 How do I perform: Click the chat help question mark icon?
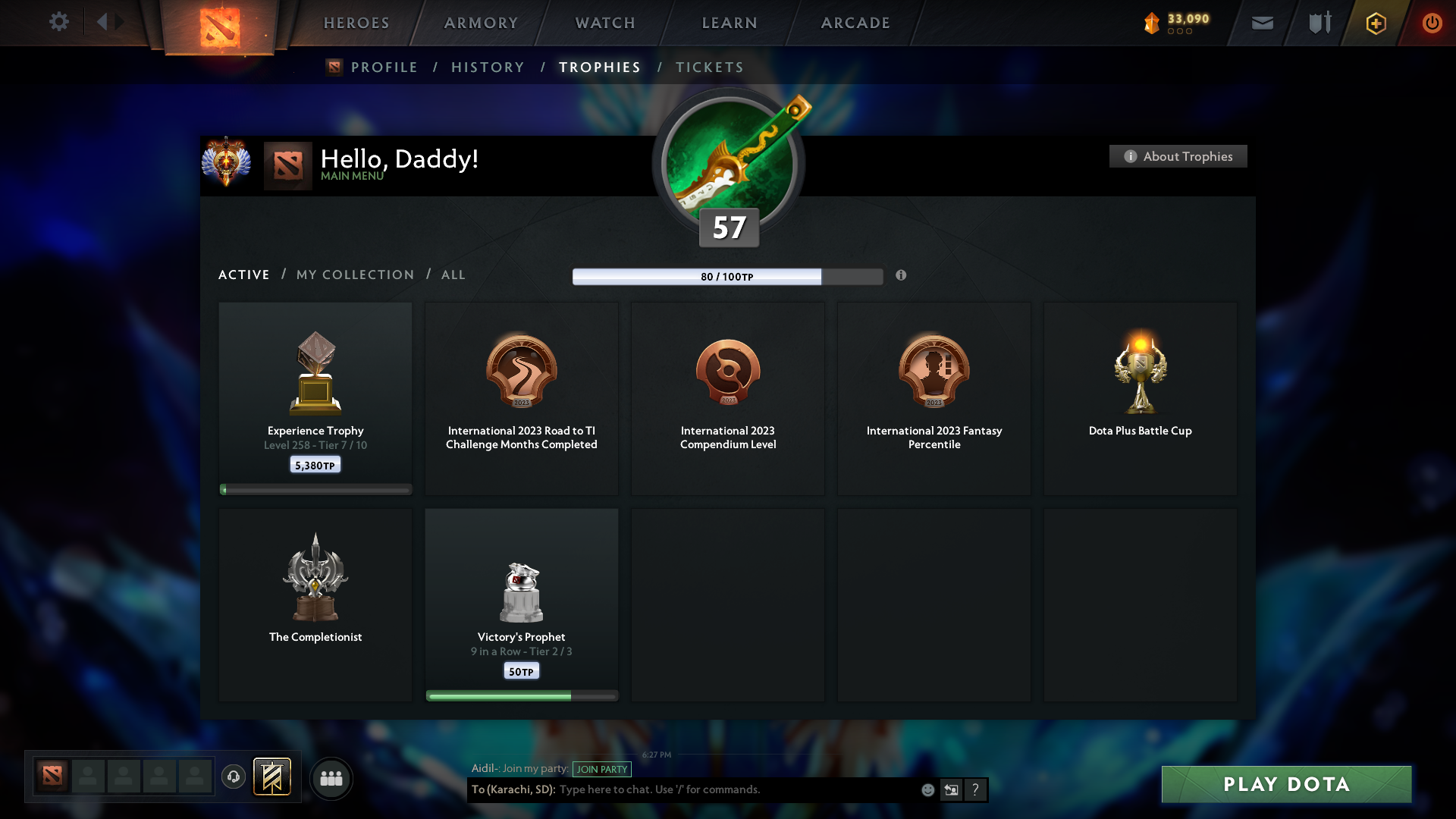tap(976, 789)
